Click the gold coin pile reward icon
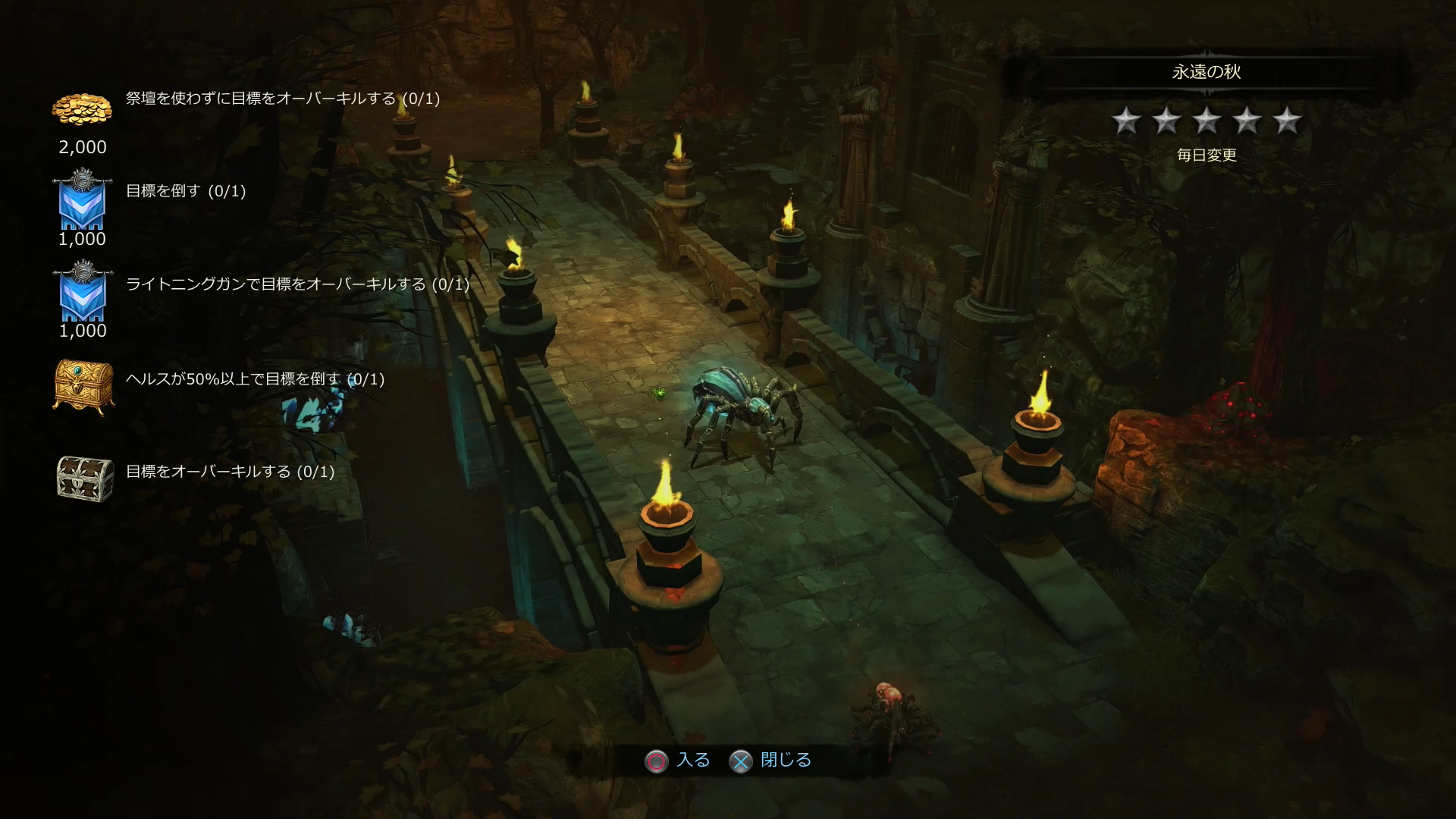 [x=82, y=110]
